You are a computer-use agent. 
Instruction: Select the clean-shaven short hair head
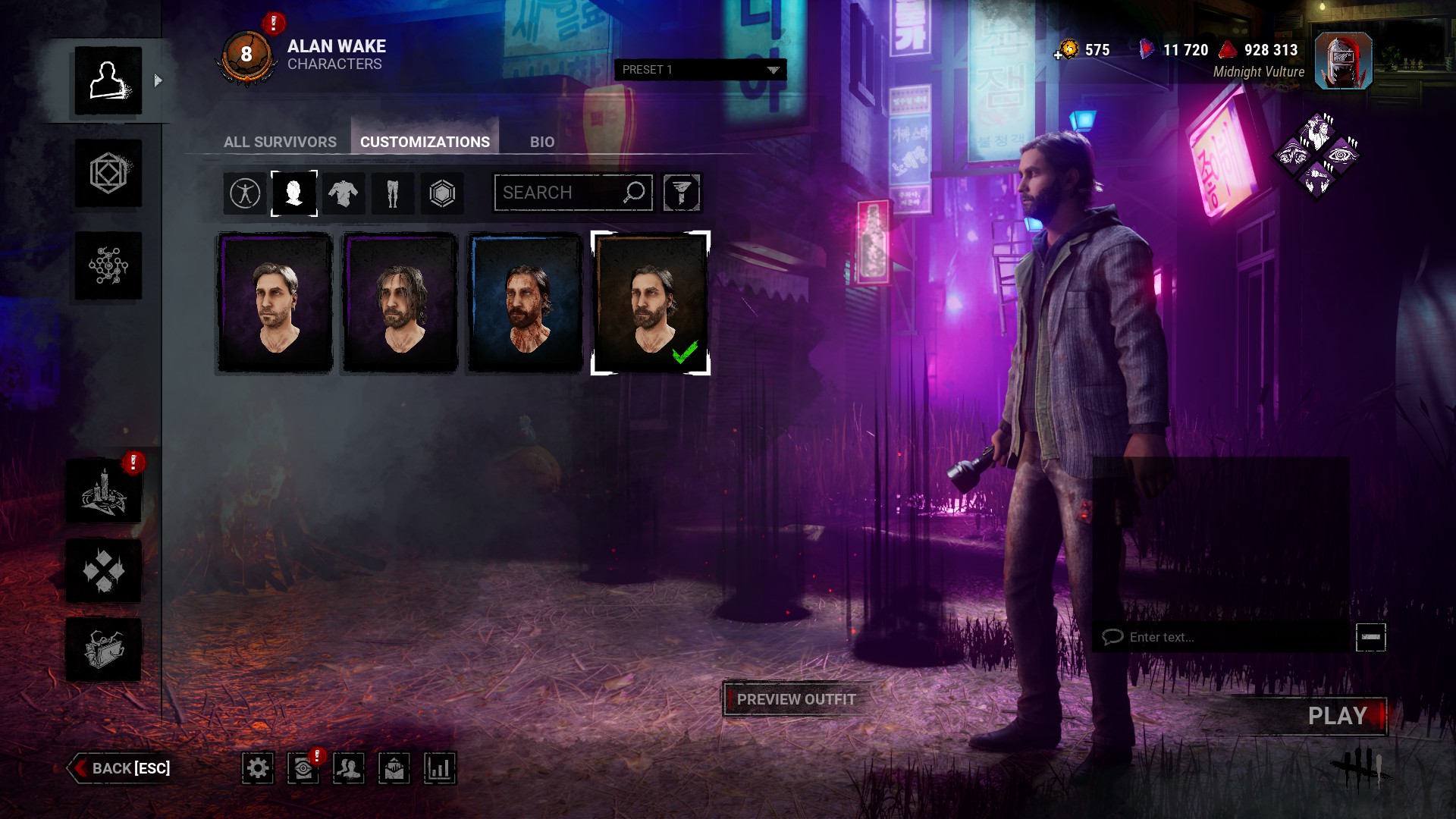pyautogui.click(x=275, y=303)
